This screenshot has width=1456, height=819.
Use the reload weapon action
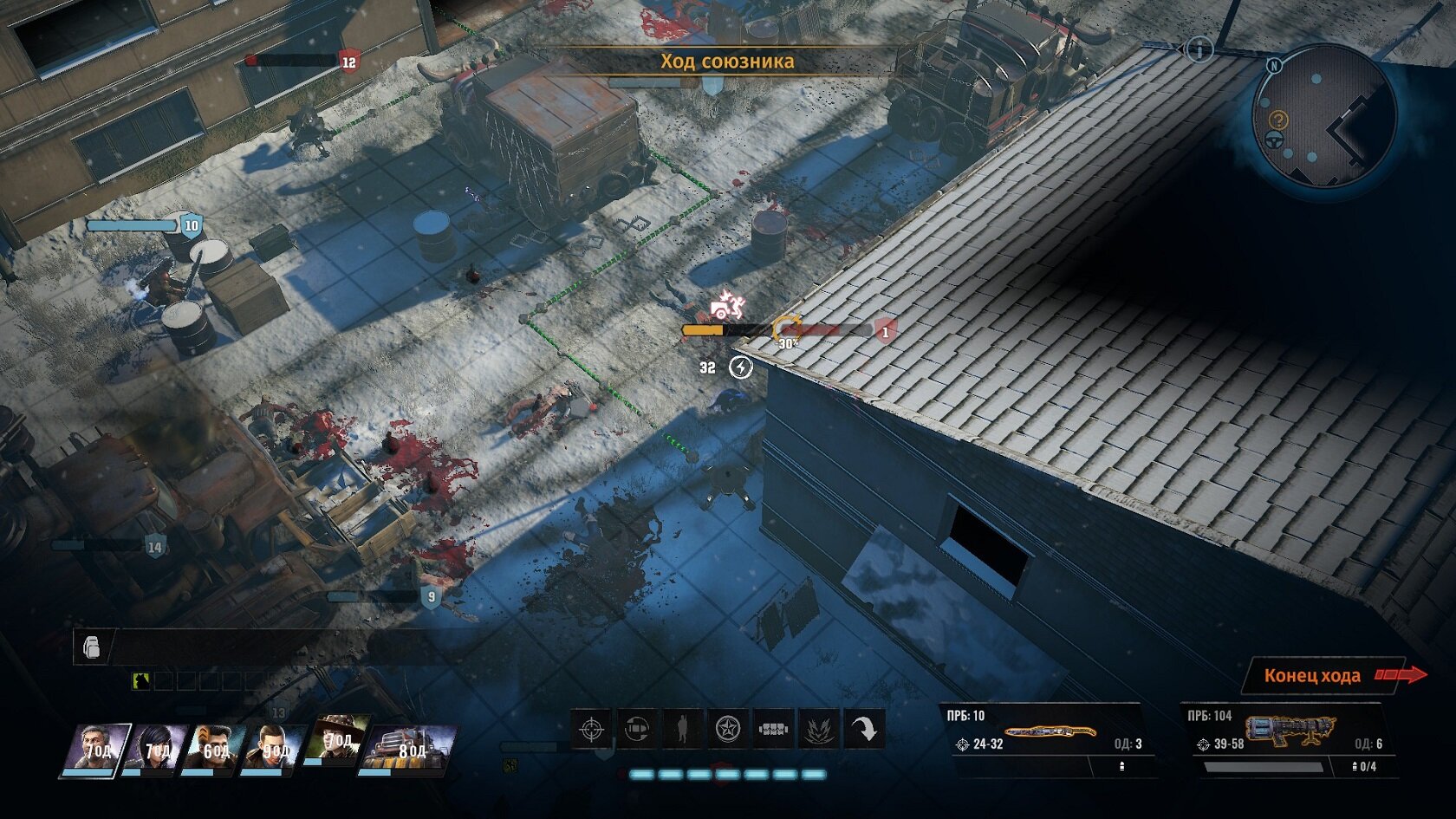click(x=637, y=729)
